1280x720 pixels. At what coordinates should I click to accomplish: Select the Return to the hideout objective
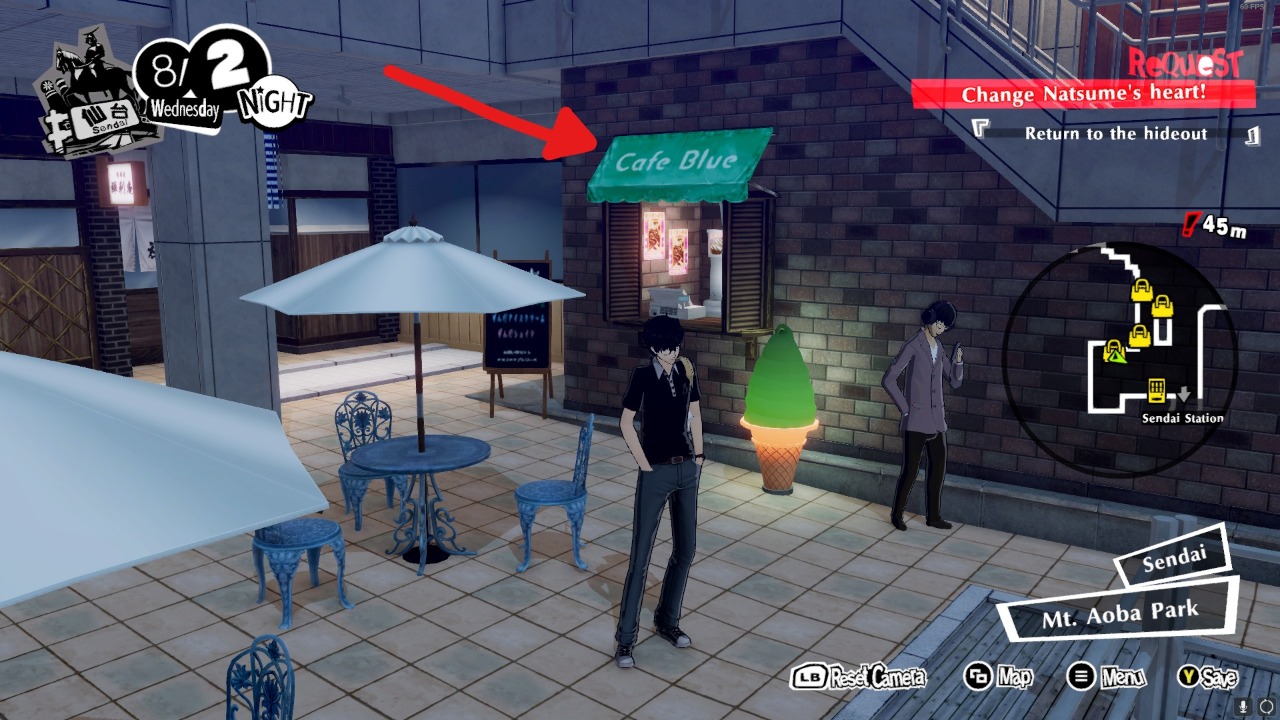click(x=1115, y=133)
